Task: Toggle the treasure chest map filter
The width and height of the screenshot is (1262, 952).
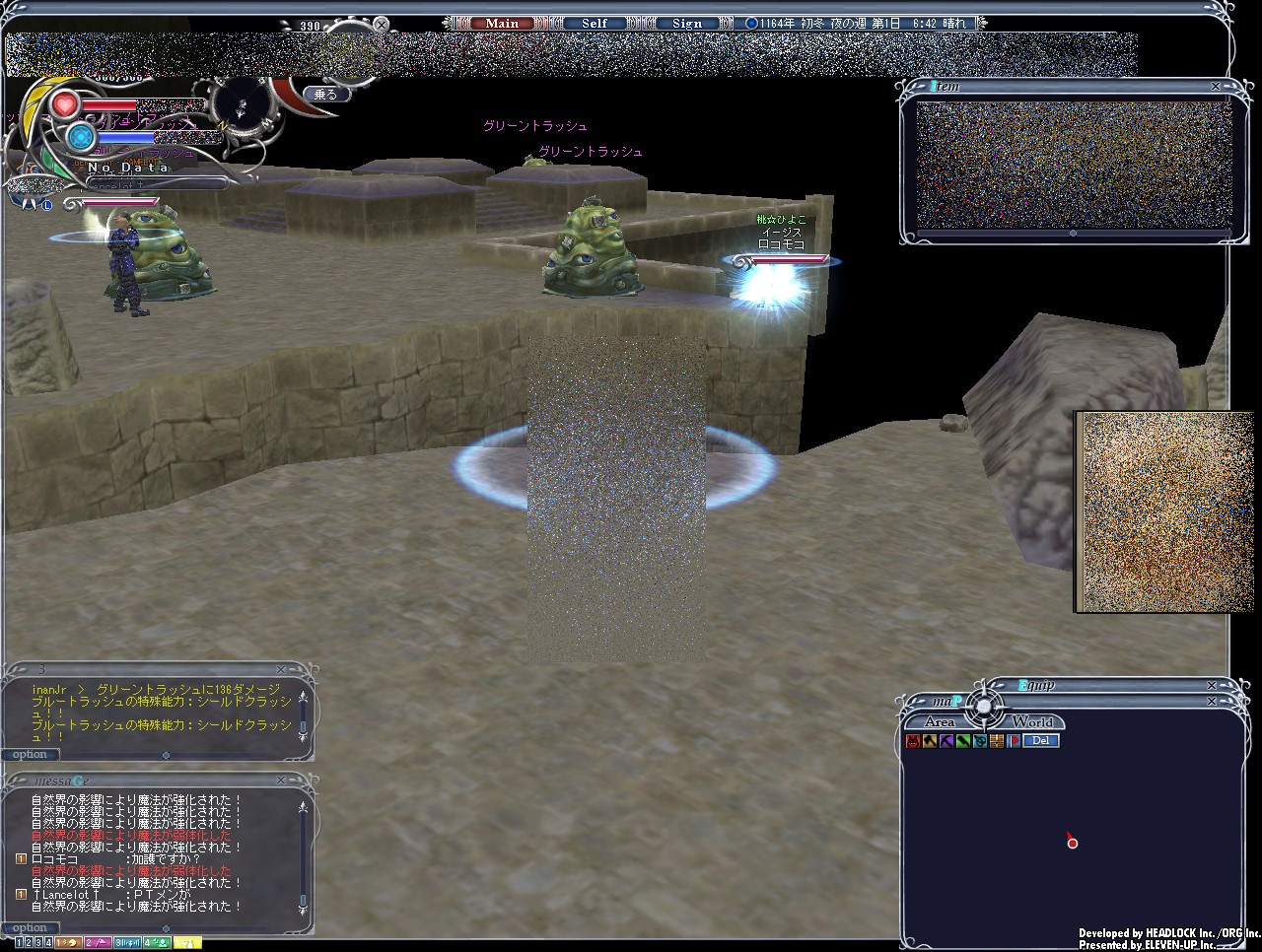Action: (997, 741)
